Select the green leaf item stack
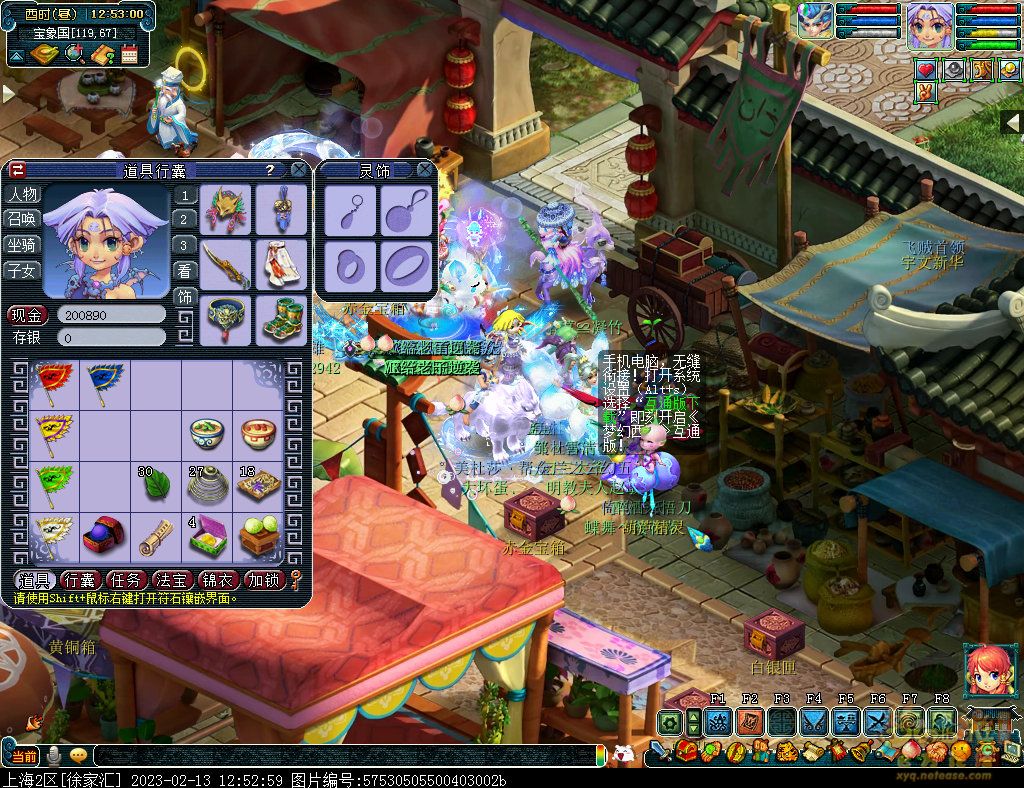The width and height of the screenshot is (1024, 788). coord(156,486)
